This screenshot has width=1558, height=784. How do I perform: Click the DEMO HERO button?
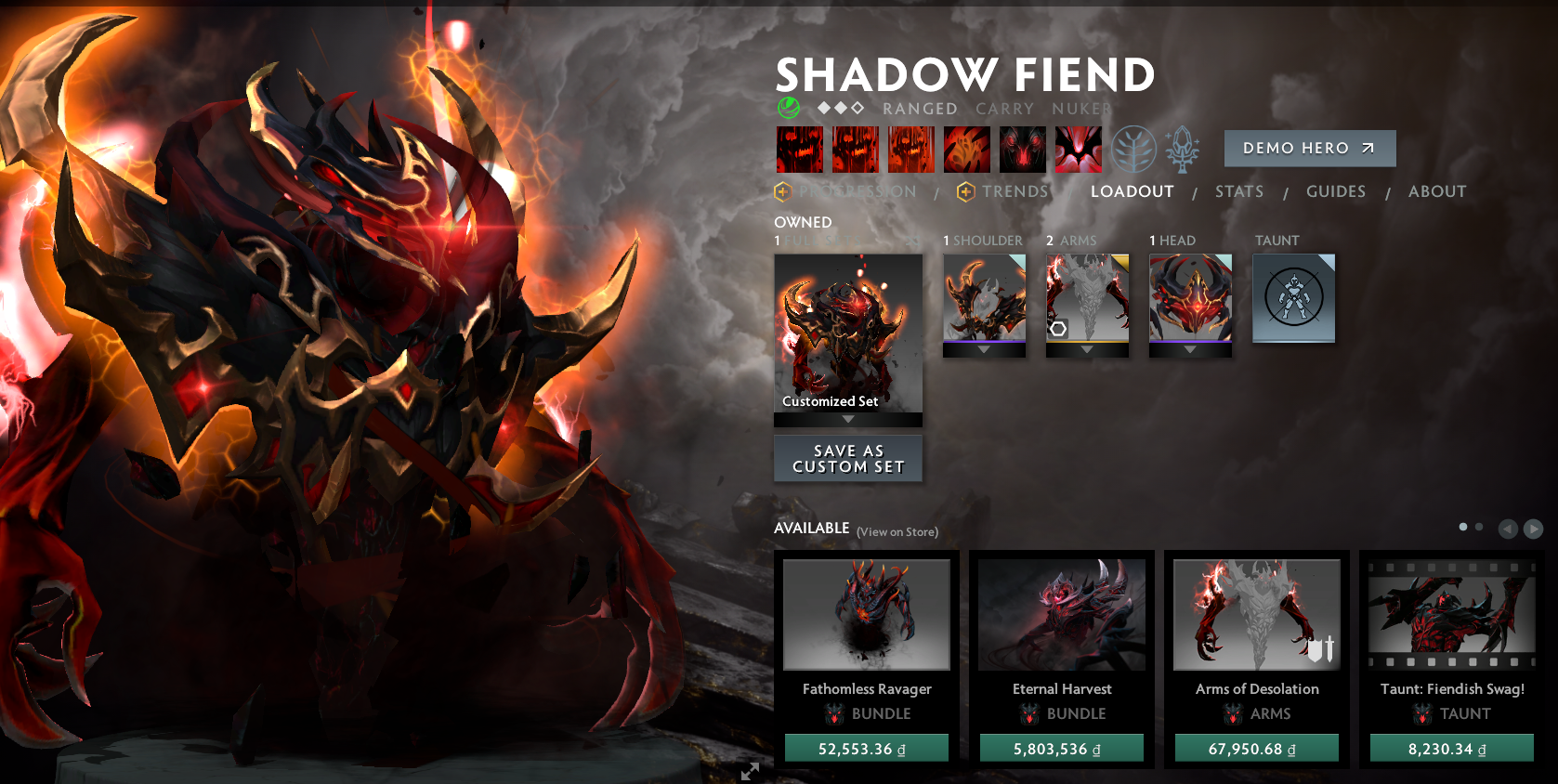pos(1310,148)
